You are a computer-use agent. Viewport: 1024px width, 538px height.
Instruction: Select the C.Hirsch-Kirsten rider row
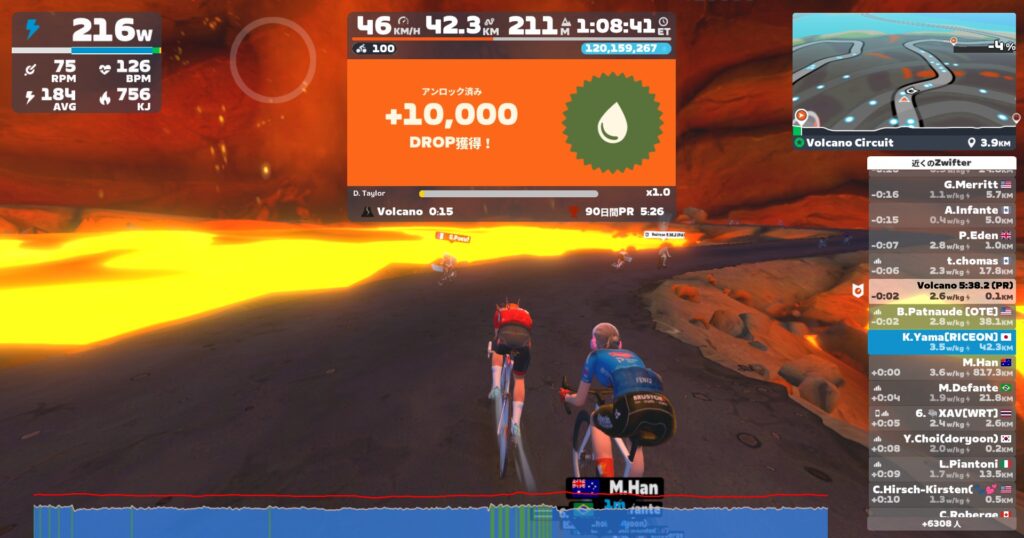[942, 494]
